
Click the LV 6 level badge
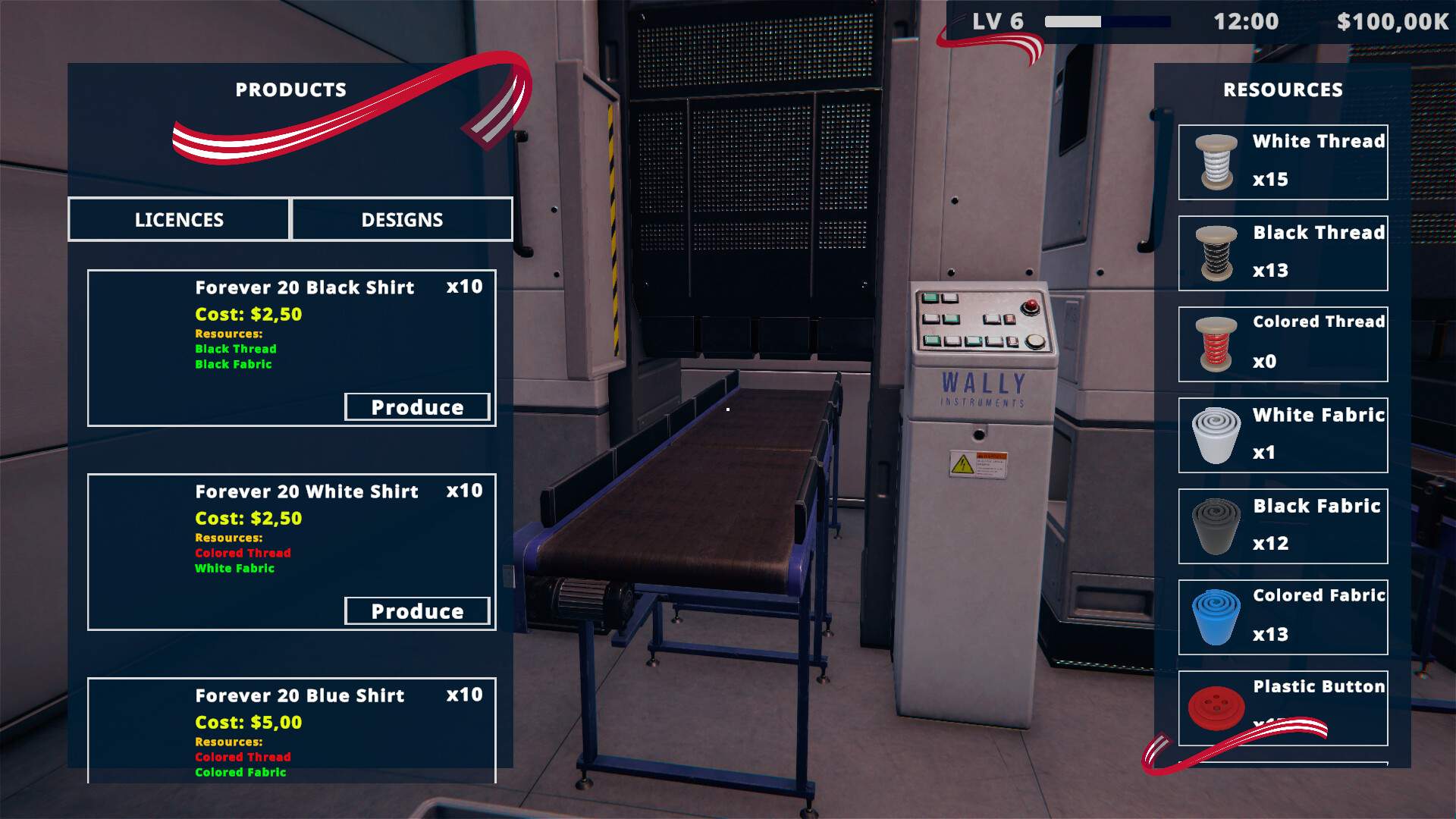998,21
